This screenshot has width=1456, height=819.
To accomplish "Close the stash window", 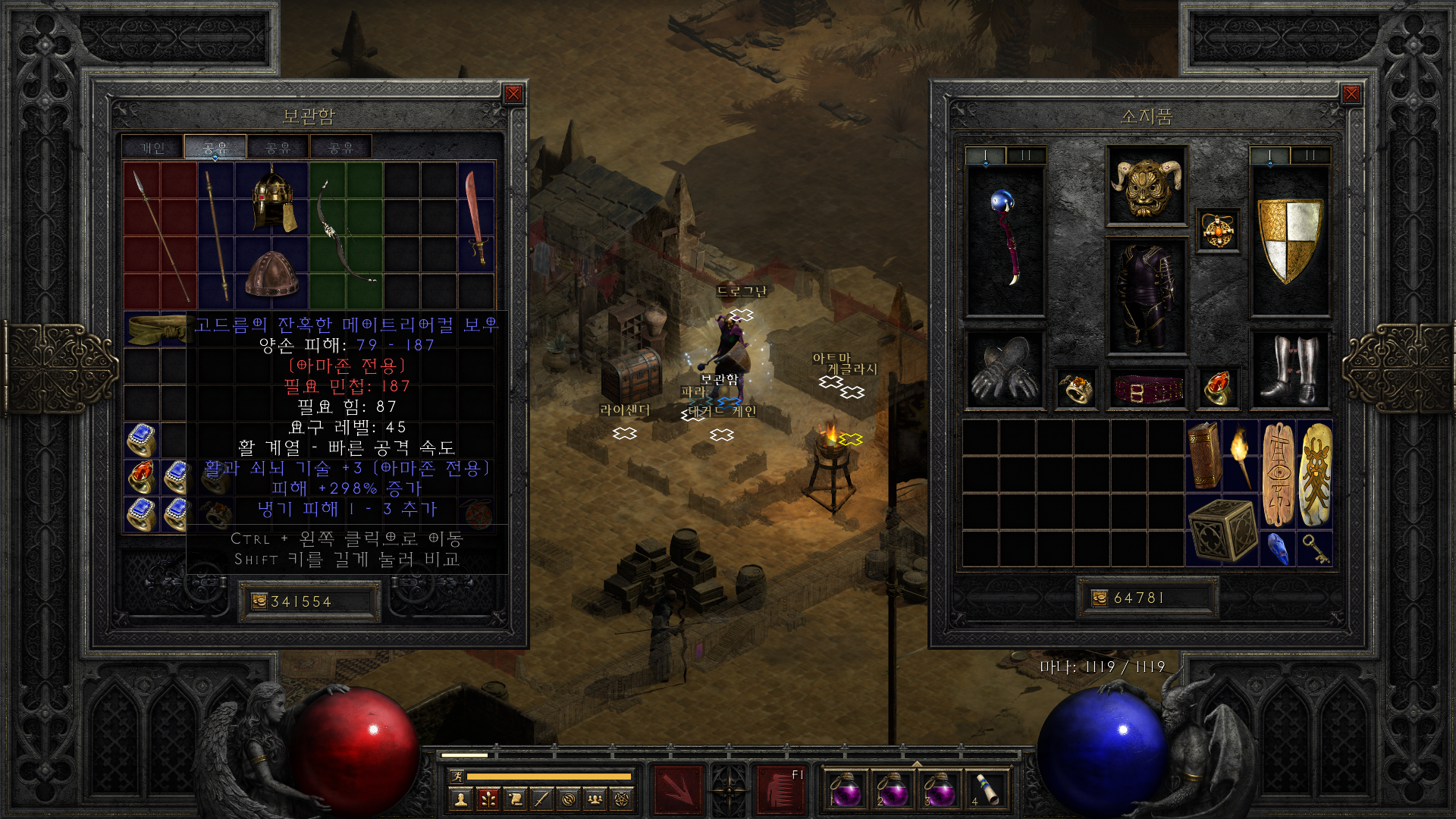I will pos(513,94).
